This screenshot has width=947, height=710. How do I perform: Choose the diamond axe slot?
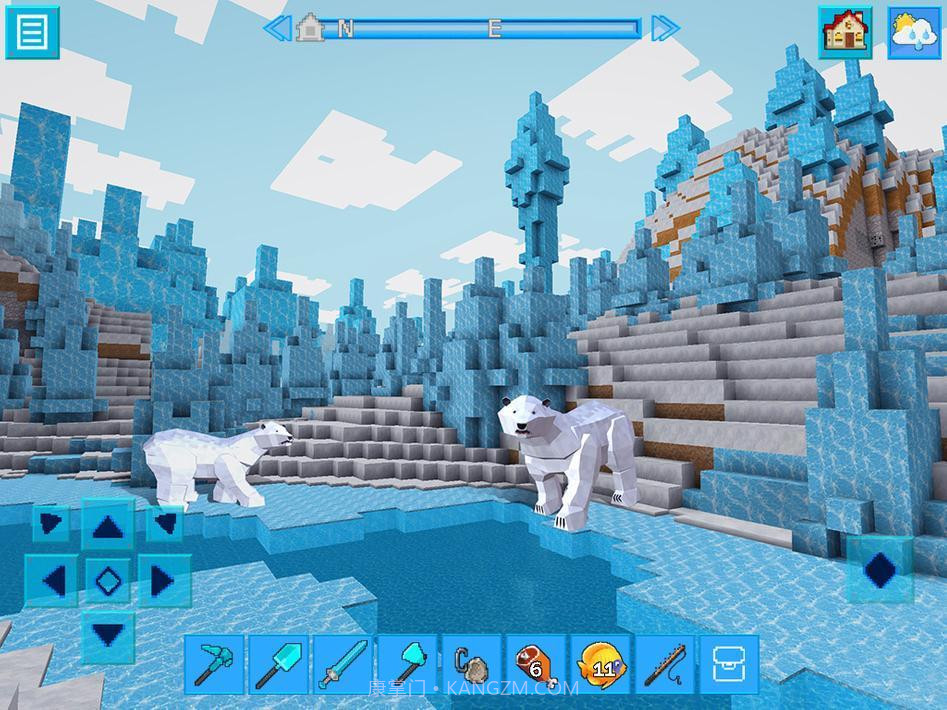click(x=406, y=664)
